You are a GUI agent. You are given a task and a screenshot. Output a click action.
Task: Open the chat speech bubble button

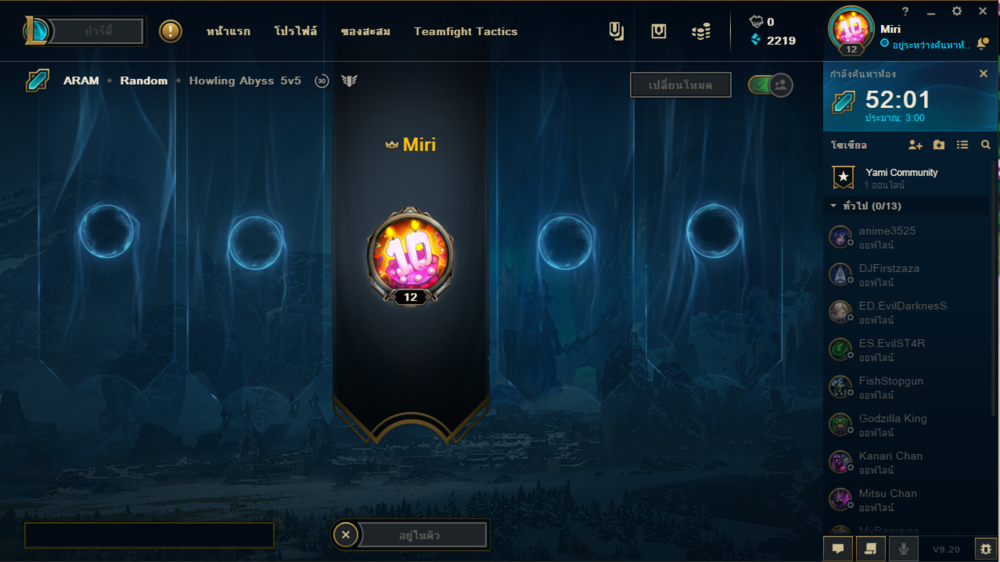[x=837, y=548]
